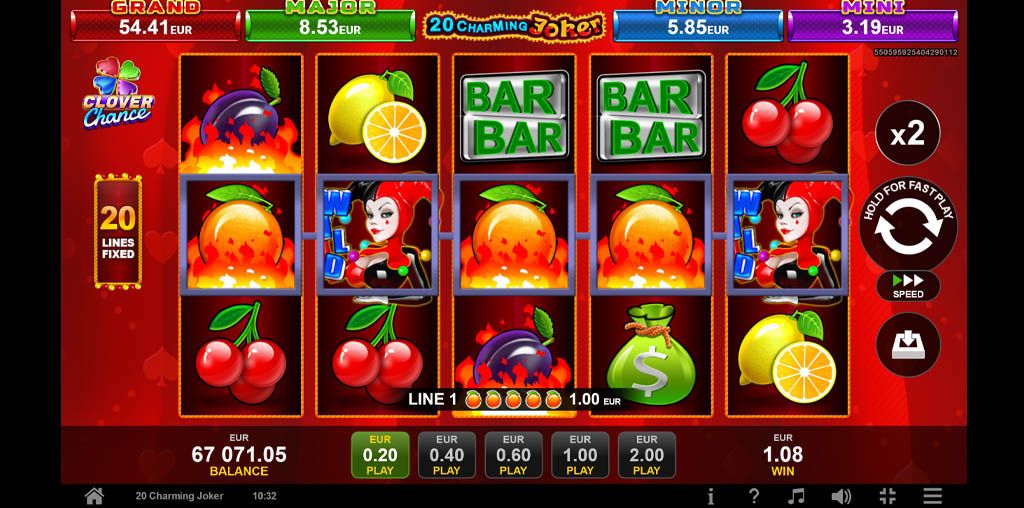The image size is (1024, 508).
Task: Activate the x2 gamble button
Action: [x=908, y=134]
